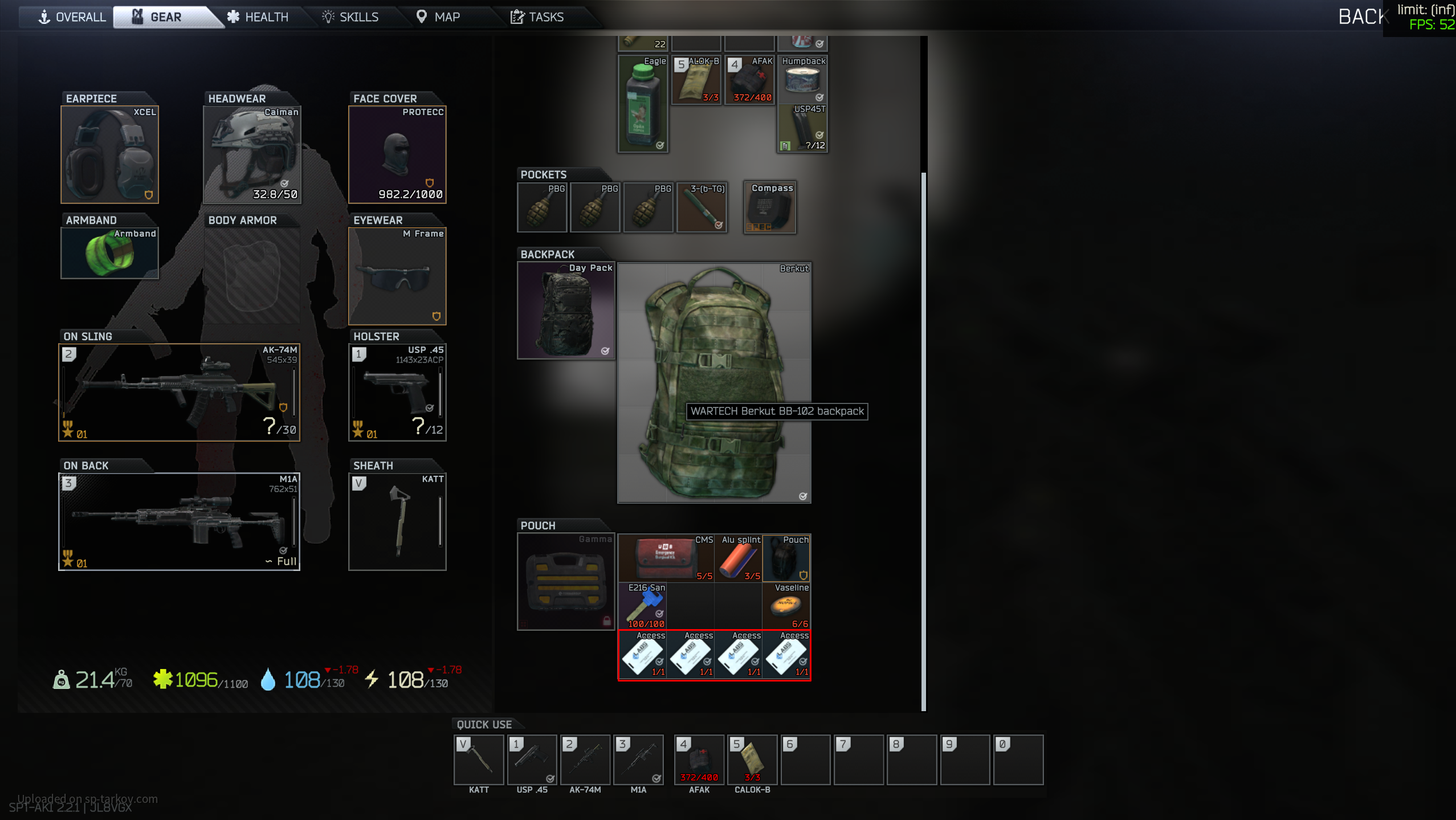Switch to the Skills tab
1456x820 pixels.
tap(350, 17)
